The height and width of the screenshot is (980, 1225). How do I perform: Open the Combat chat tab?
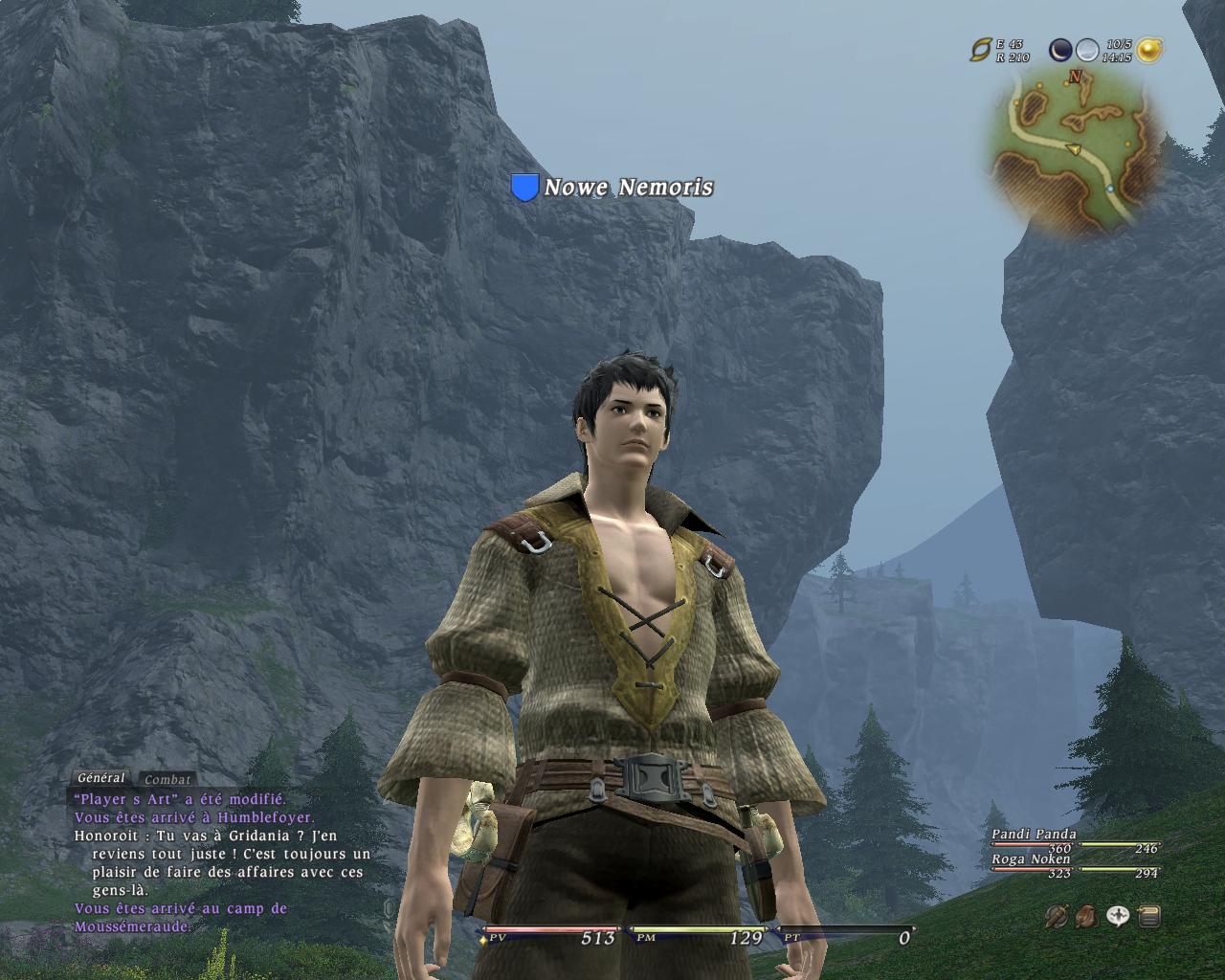[167, 779]
